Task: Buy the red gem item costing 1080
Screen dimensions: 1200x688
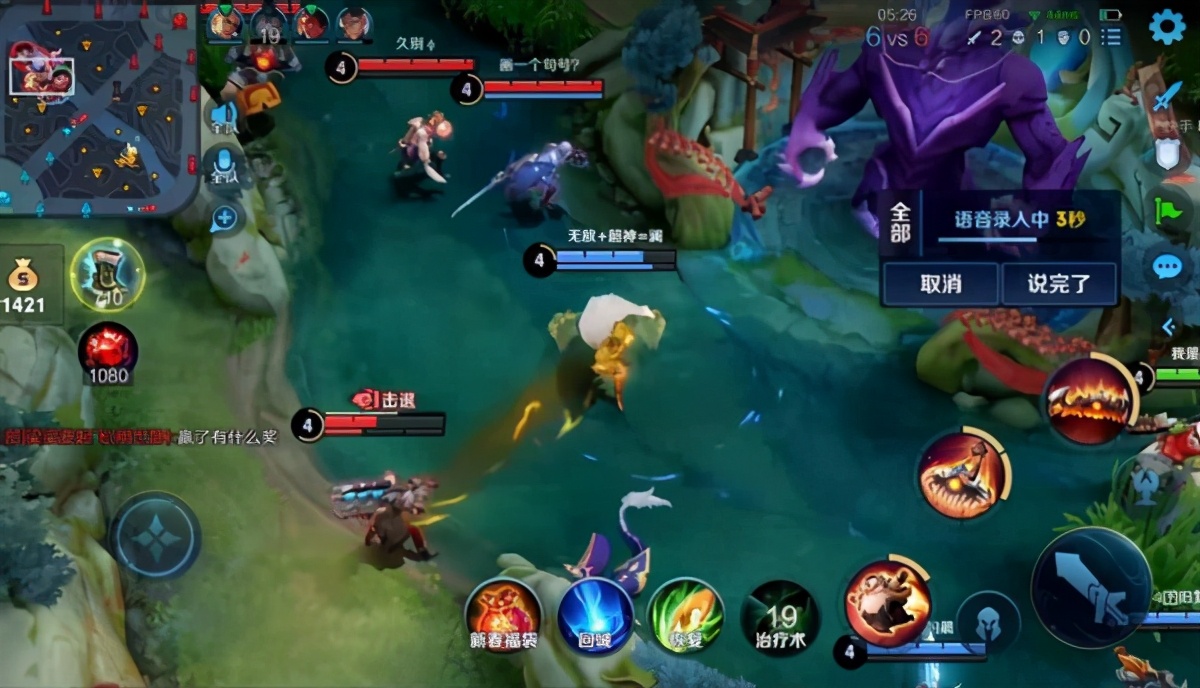Action: pos(107,354)
